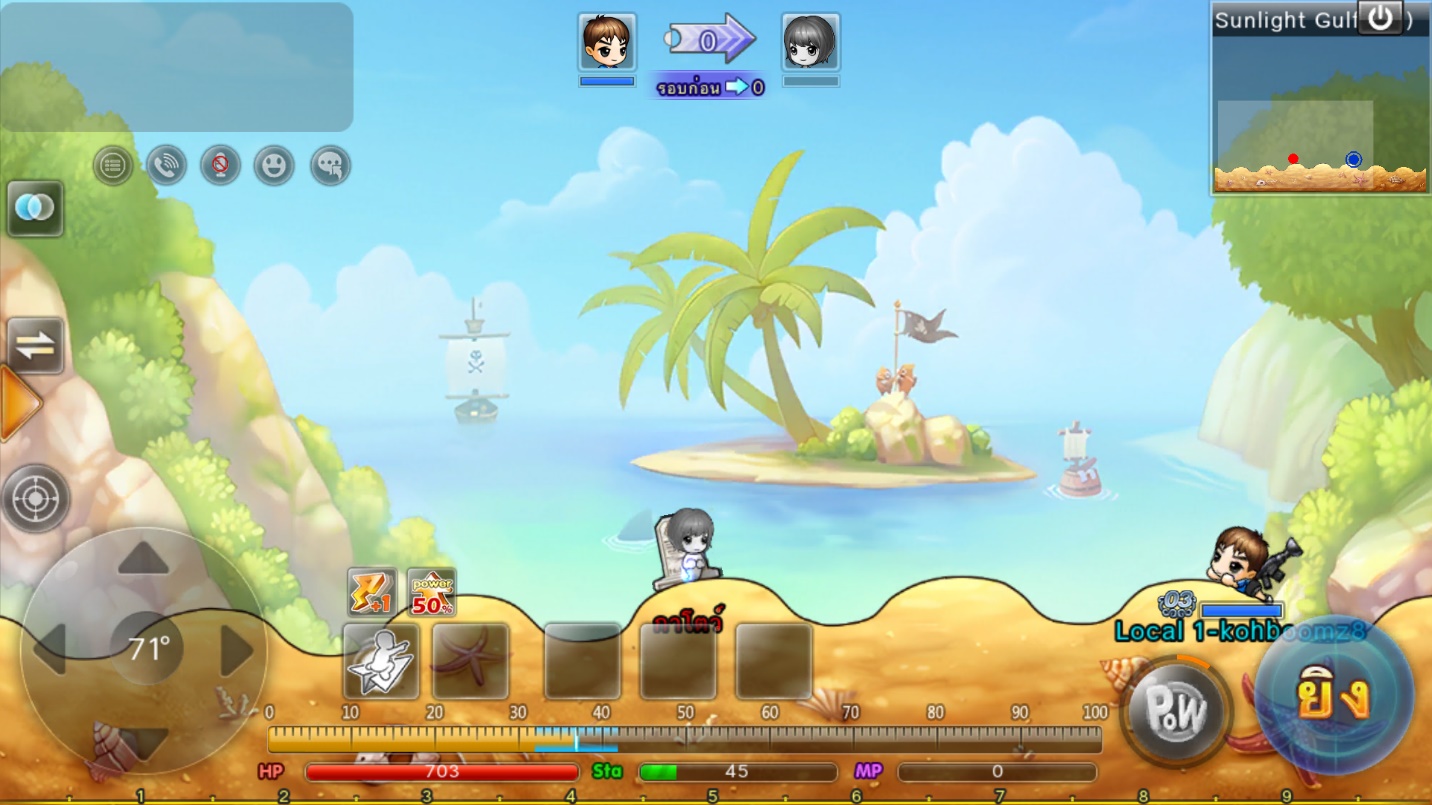Lower the angle with the down arrow
The width and height of the screenshot is (1432, 805).
[x=144, y=742]
